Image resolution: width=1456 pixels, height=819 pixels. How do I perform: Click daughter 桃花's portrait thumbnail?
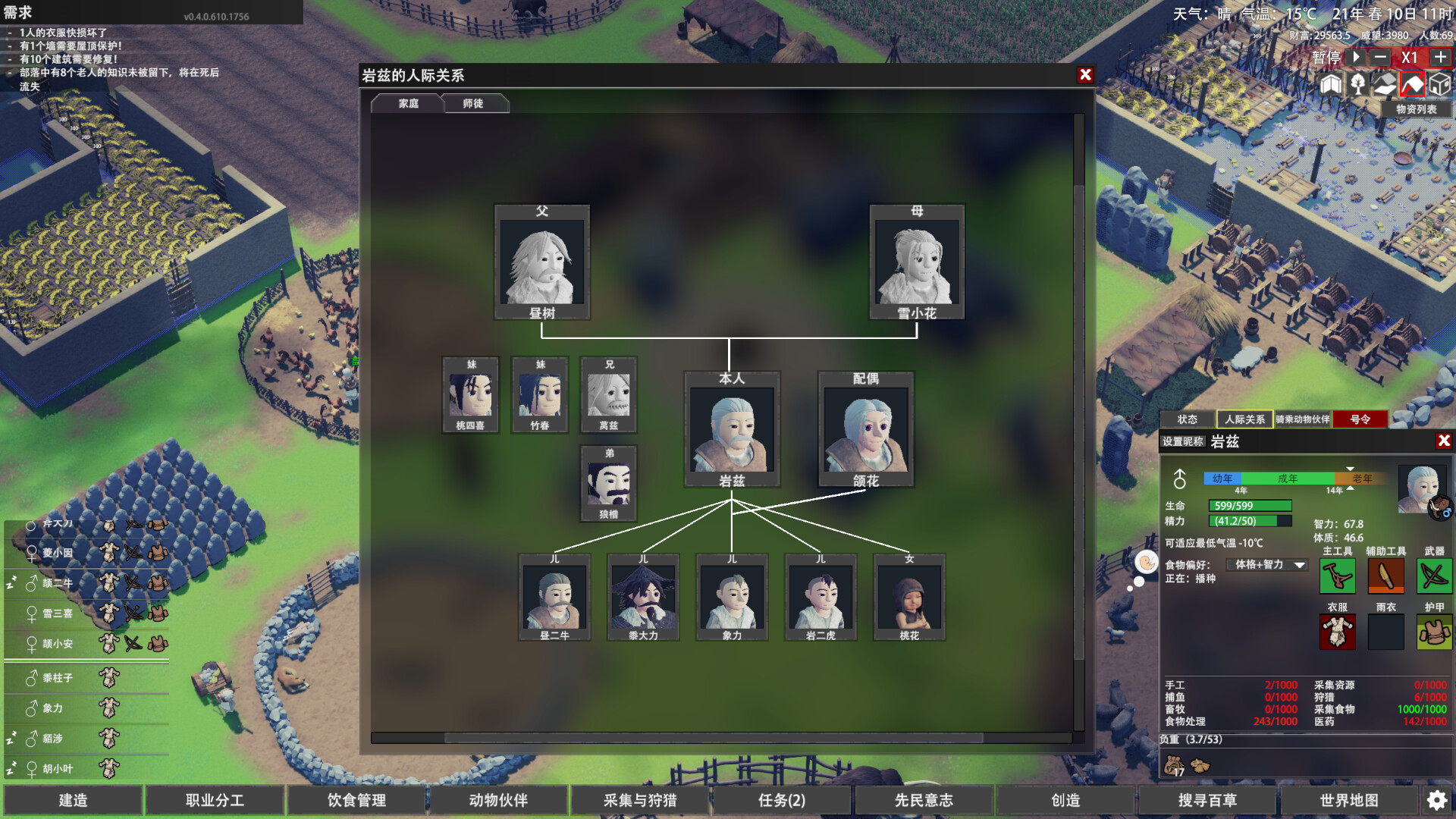pos(910,597)
